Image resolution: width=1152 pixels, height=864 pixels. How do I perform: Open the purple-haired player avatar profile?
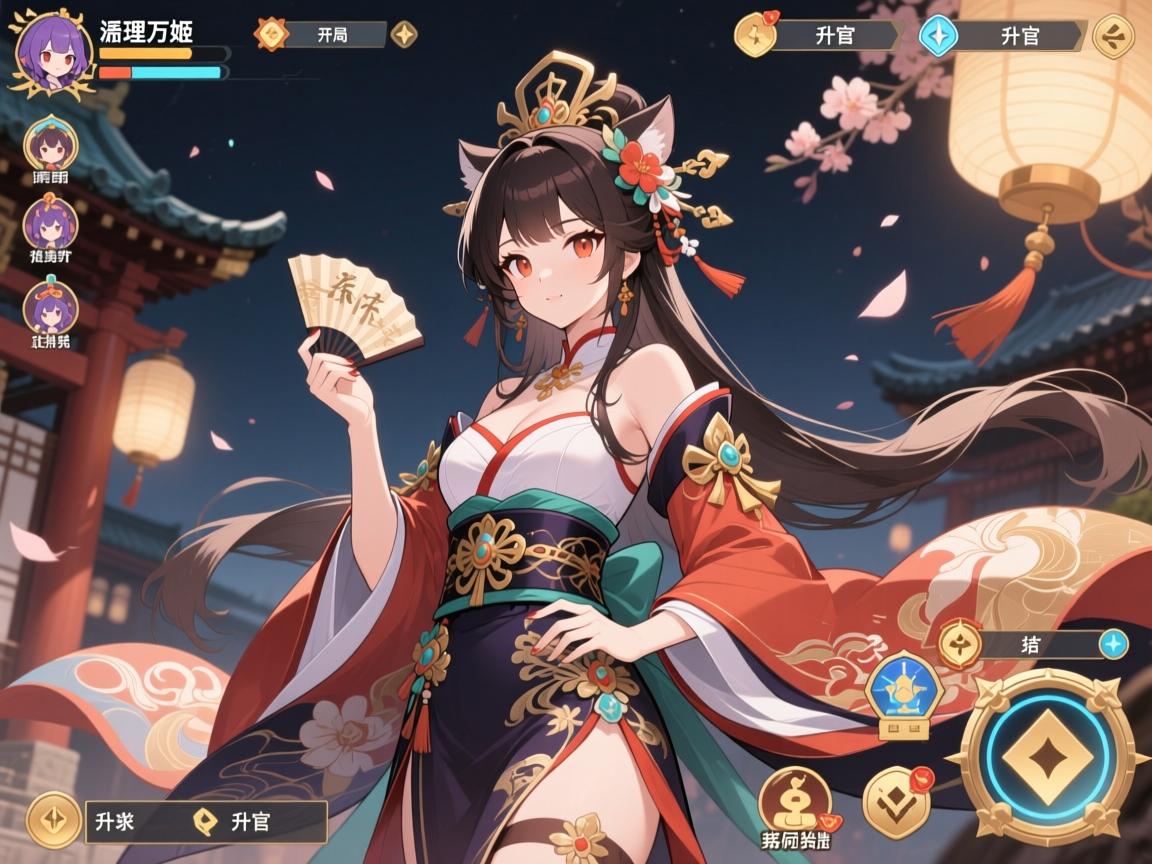point(46,53)
